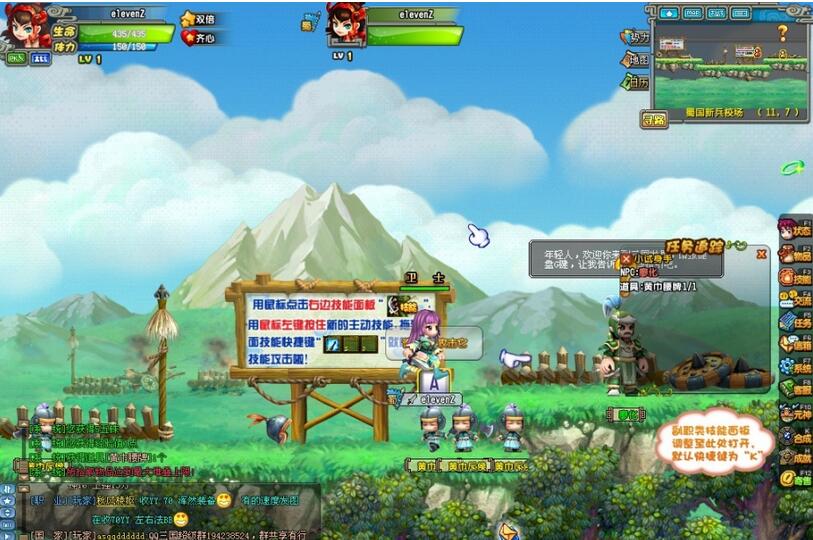Click the 双倍 star buff icon
The image size is (813, 540).
(197, 19)
